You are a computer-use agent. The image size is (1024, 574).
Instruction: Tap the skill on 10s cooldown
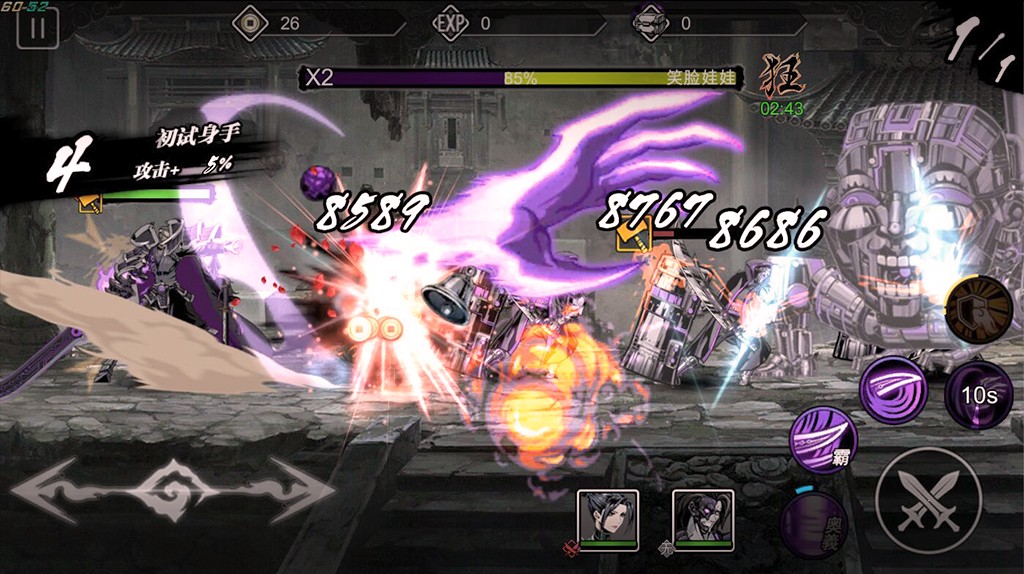click(x=978, y=394)
